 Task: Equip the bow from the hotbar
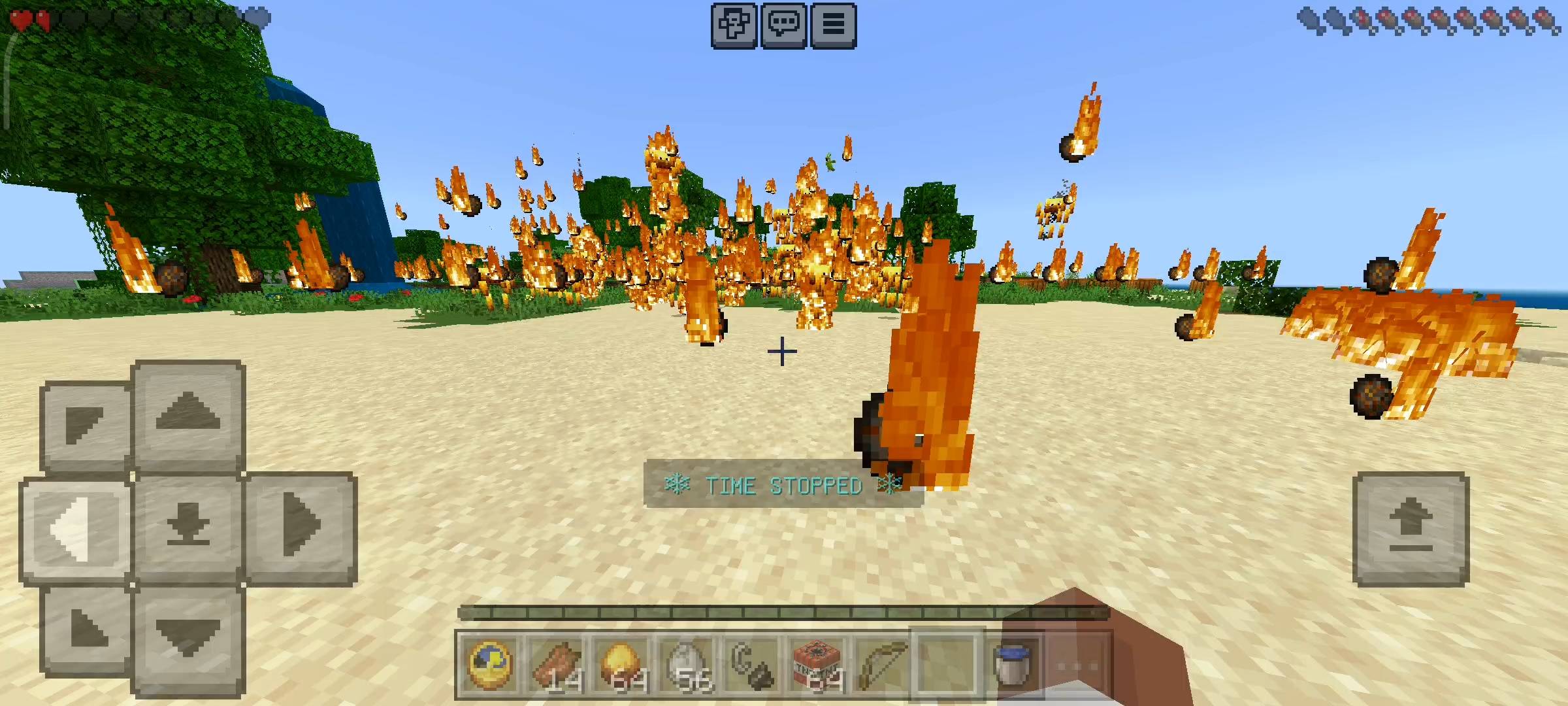(x=881, y=665)
